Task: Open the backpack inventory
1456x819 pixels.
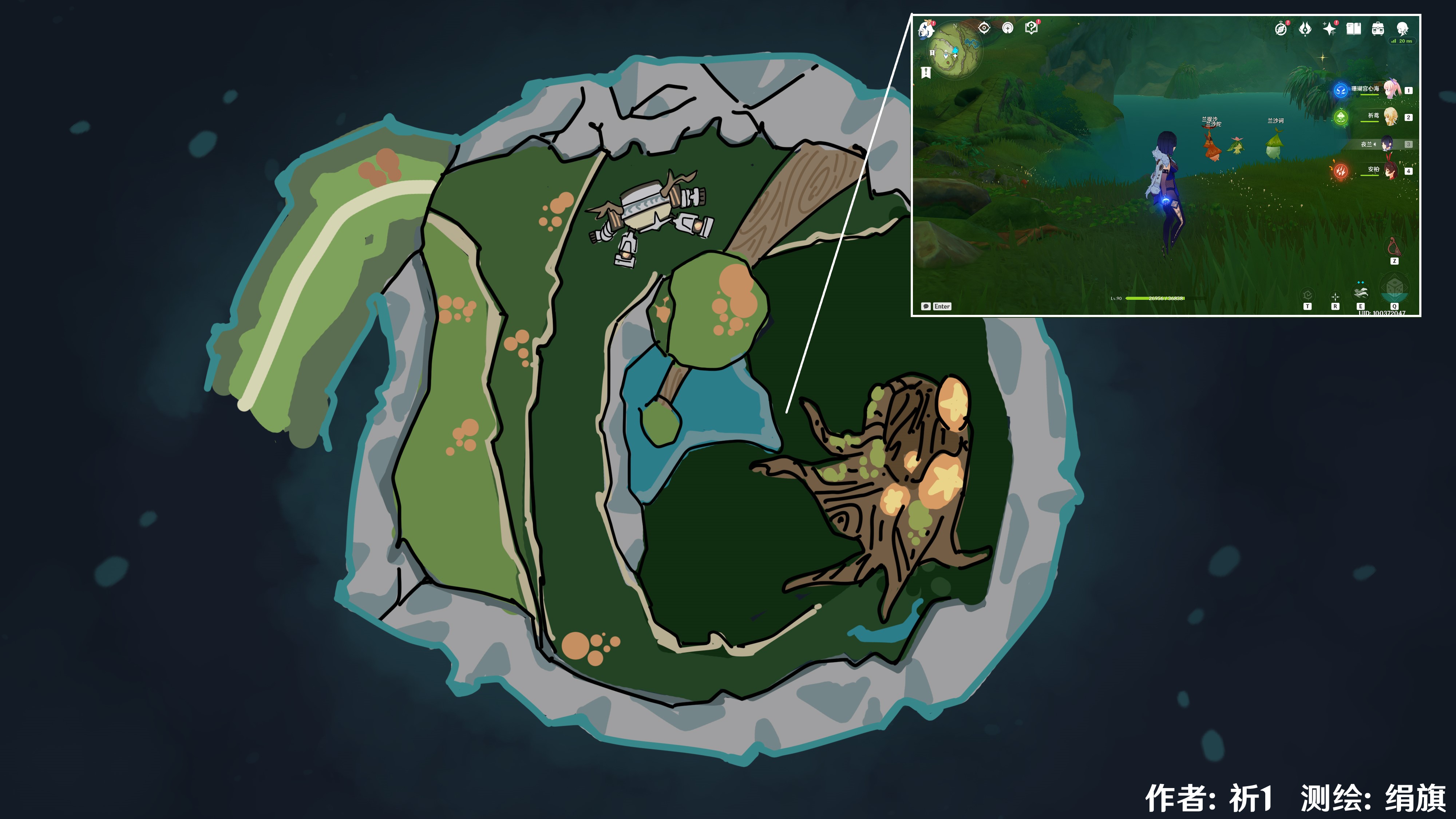Action: [x=1378, y=28]
